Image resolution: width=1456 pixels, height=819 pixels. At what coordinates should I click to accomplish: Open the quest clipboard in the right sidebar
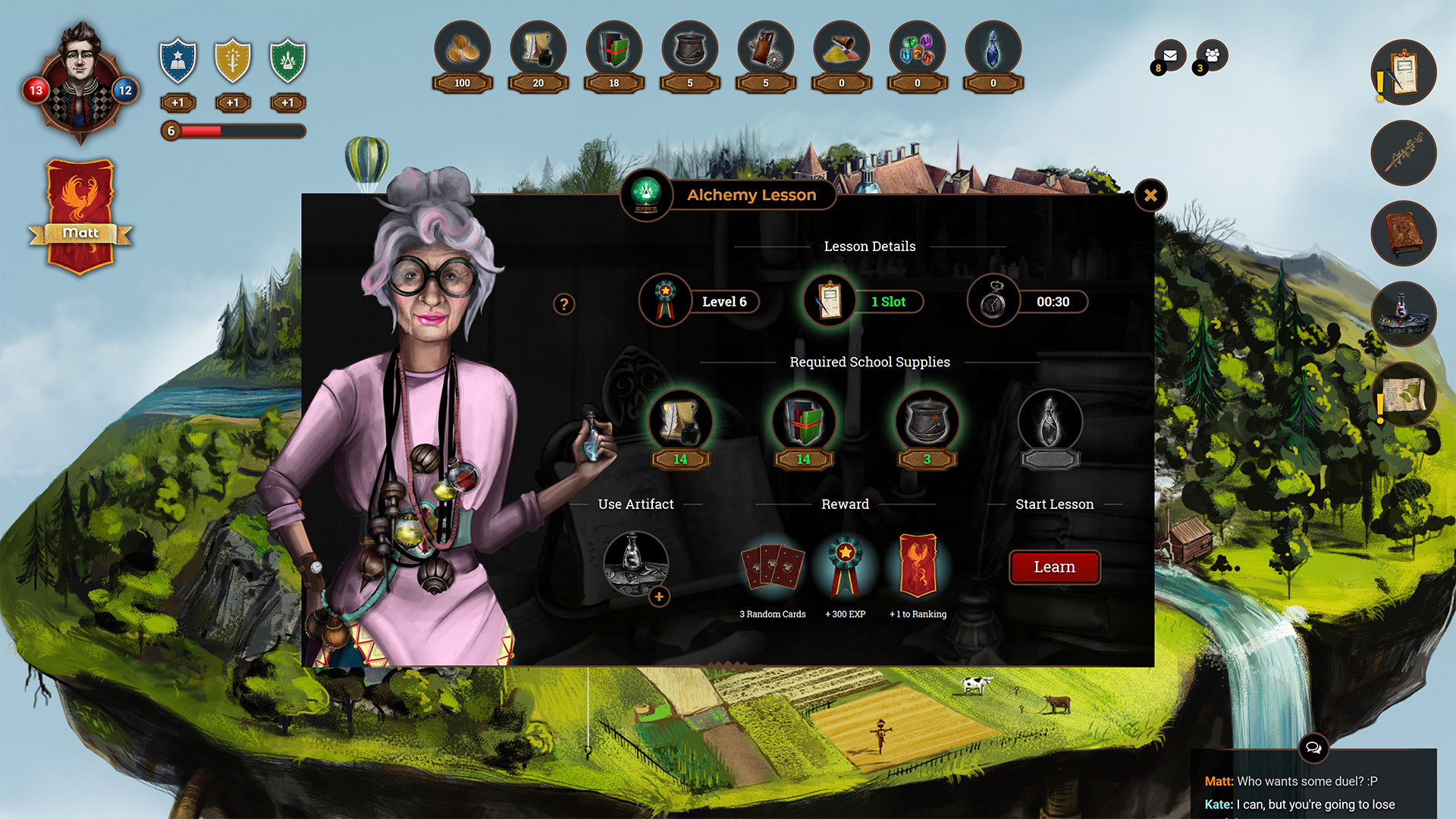1402,72
